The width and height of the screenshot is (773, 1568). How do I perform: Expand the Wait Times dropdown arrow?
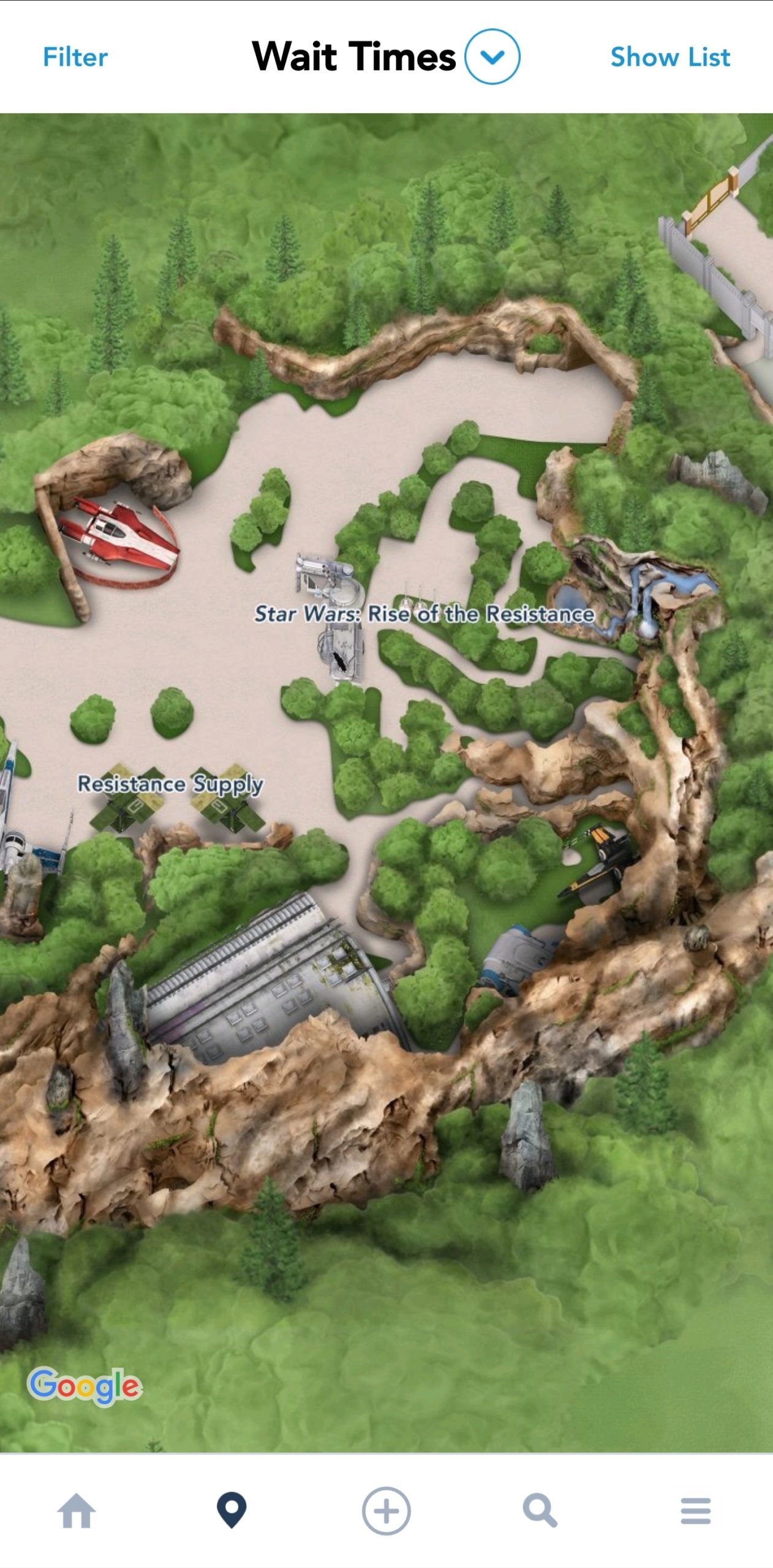point(492,56)
